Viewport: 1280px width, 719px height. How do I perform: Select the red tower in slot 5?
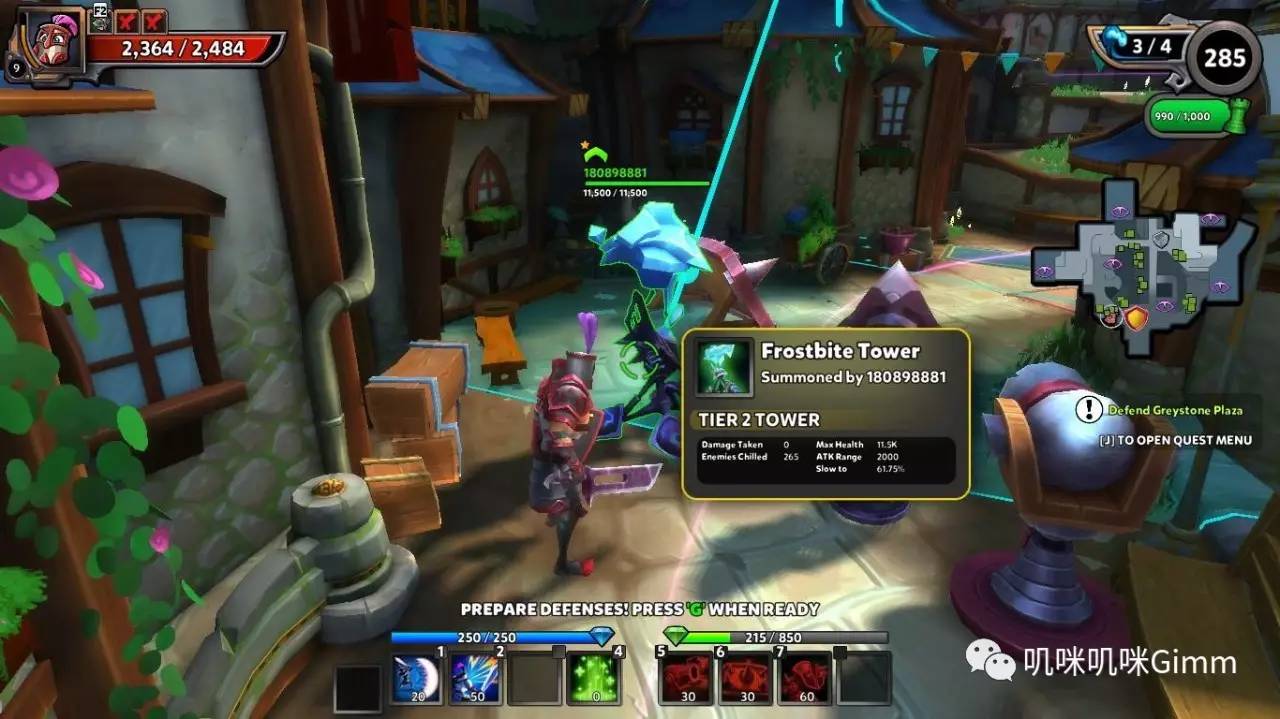point(687,679)
